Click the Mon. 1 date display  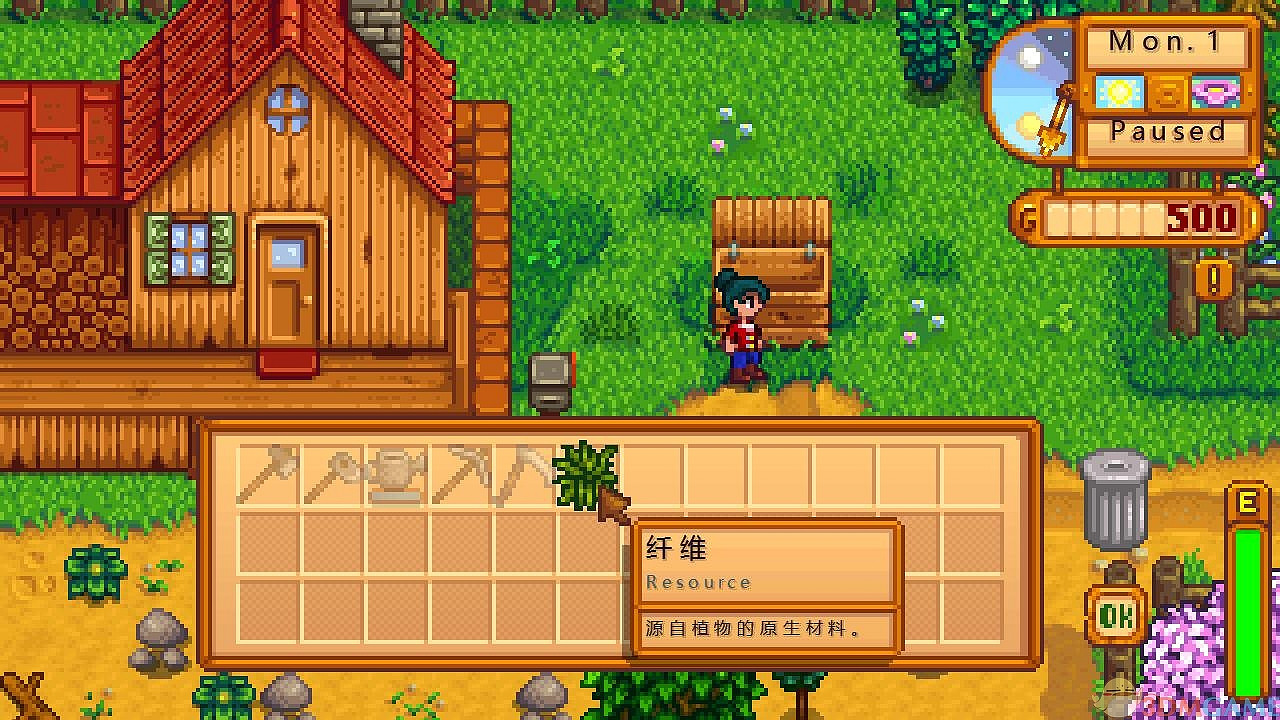click(1165, 41)
